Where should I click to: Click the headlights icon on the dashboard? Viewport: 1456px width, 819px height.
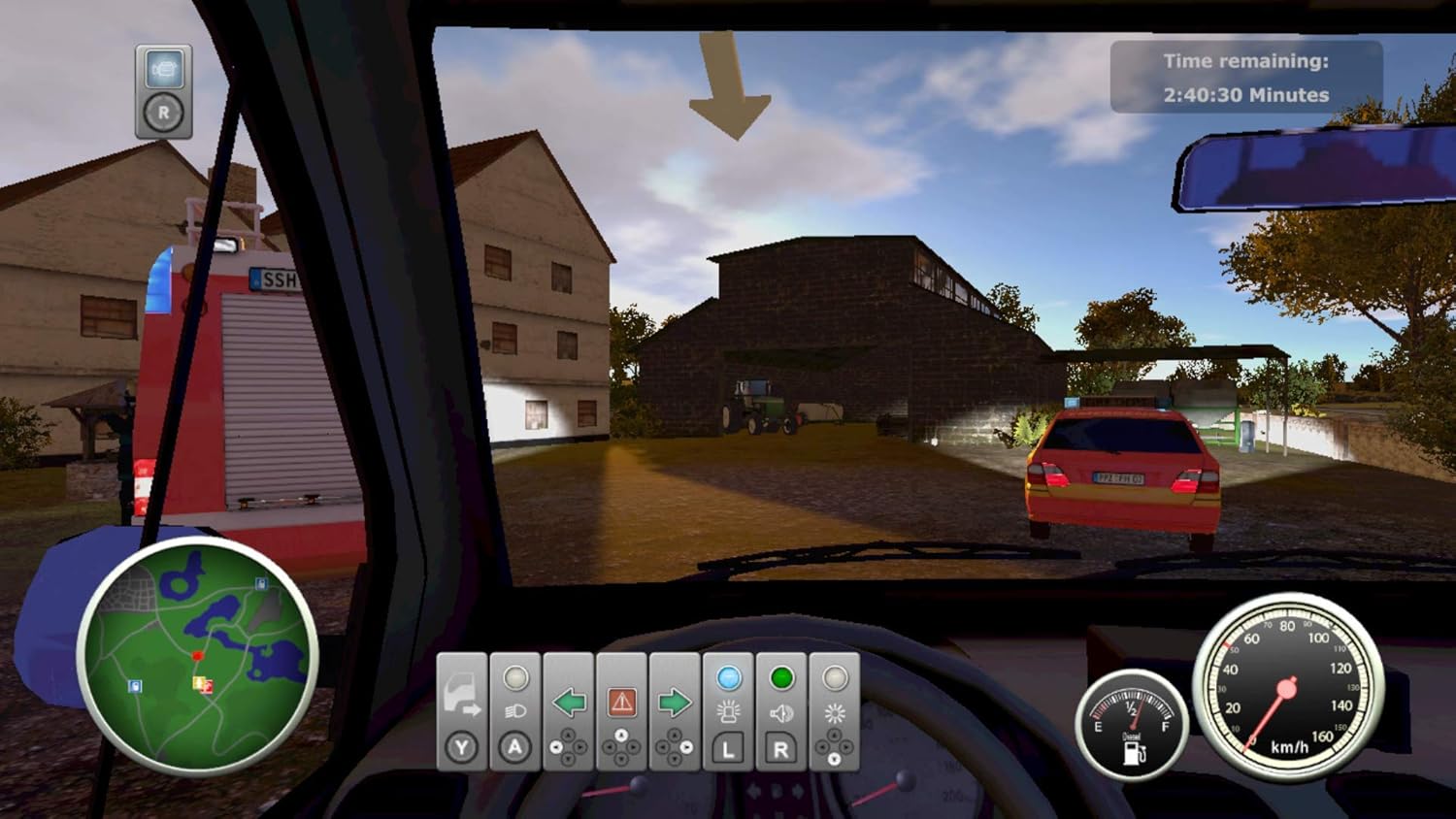[514, 709]
